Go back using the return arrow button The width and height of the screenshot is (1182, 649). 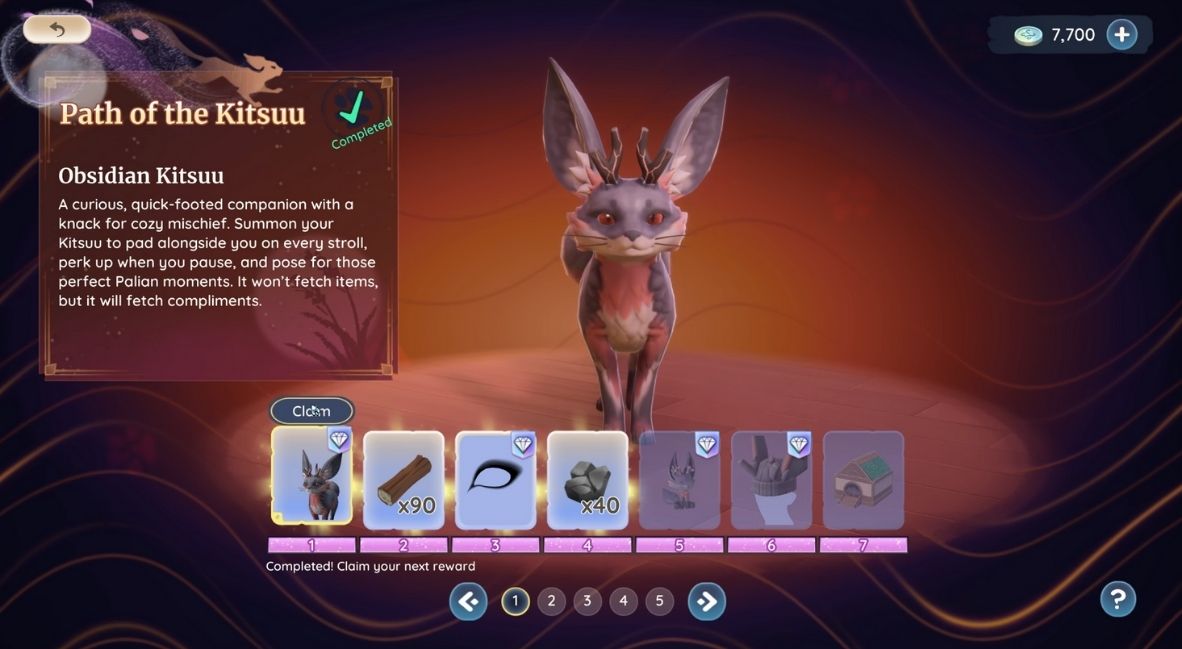point(57,29)
